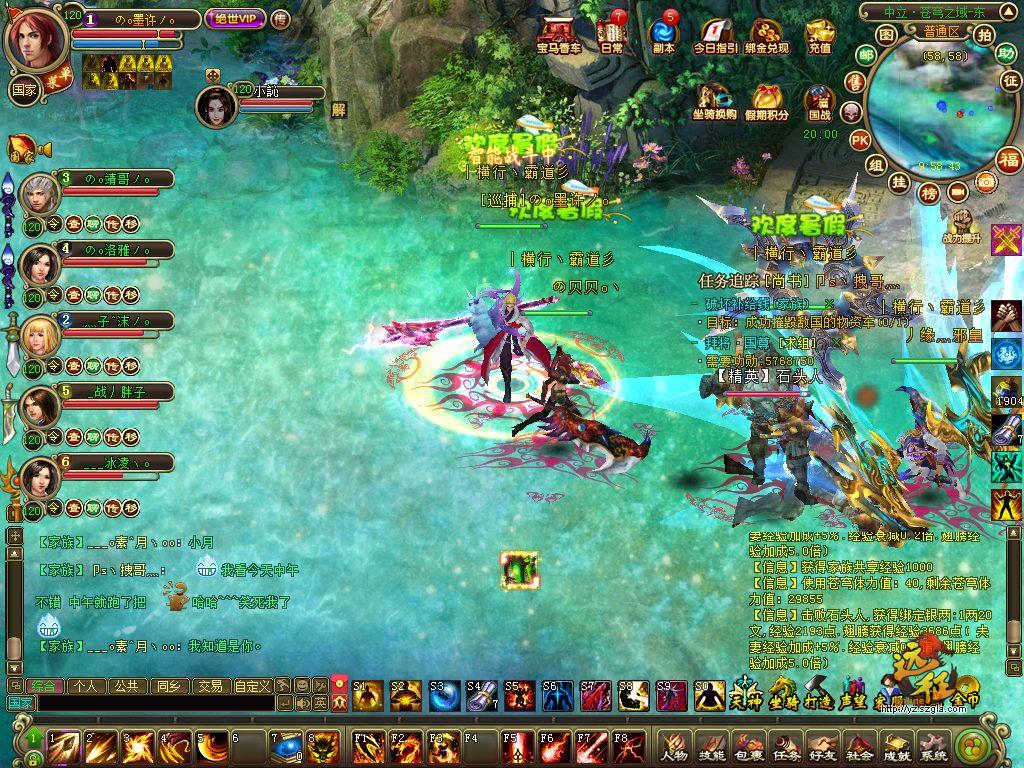1024x768 pixels.
Task: Switch chat to the 个人 tab
Action: [84, 686]
